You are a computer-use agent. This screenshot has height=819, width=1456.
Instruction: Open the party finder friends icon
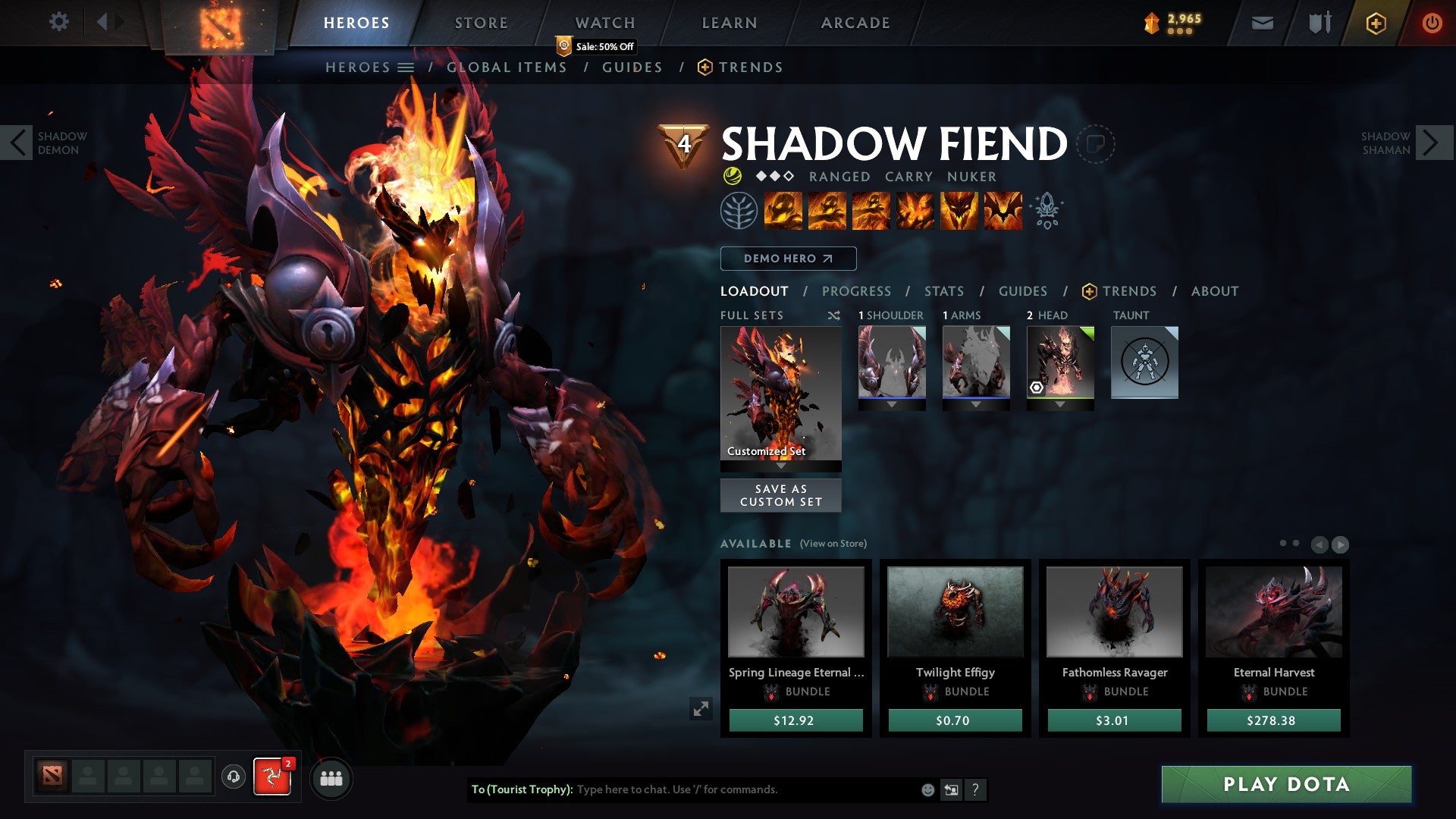pyautogui.click(x=331, y=778)
